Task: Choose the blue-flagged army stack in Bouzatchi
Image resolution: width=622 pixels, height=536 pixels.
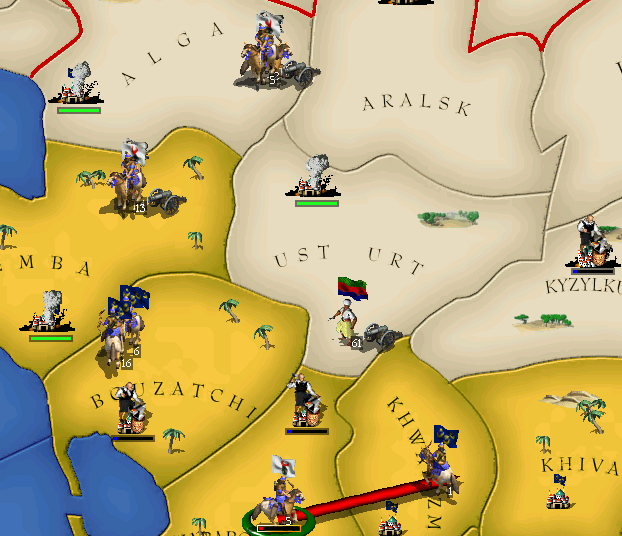Action: (x=119, y=325)
